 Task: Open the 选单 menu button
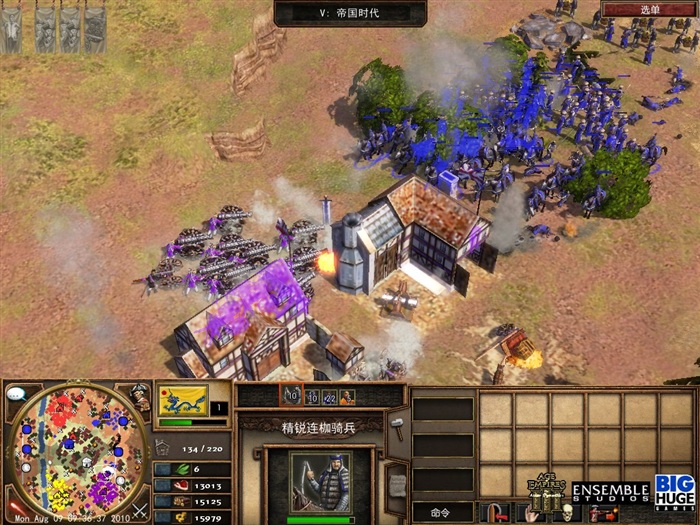[650, 9]
